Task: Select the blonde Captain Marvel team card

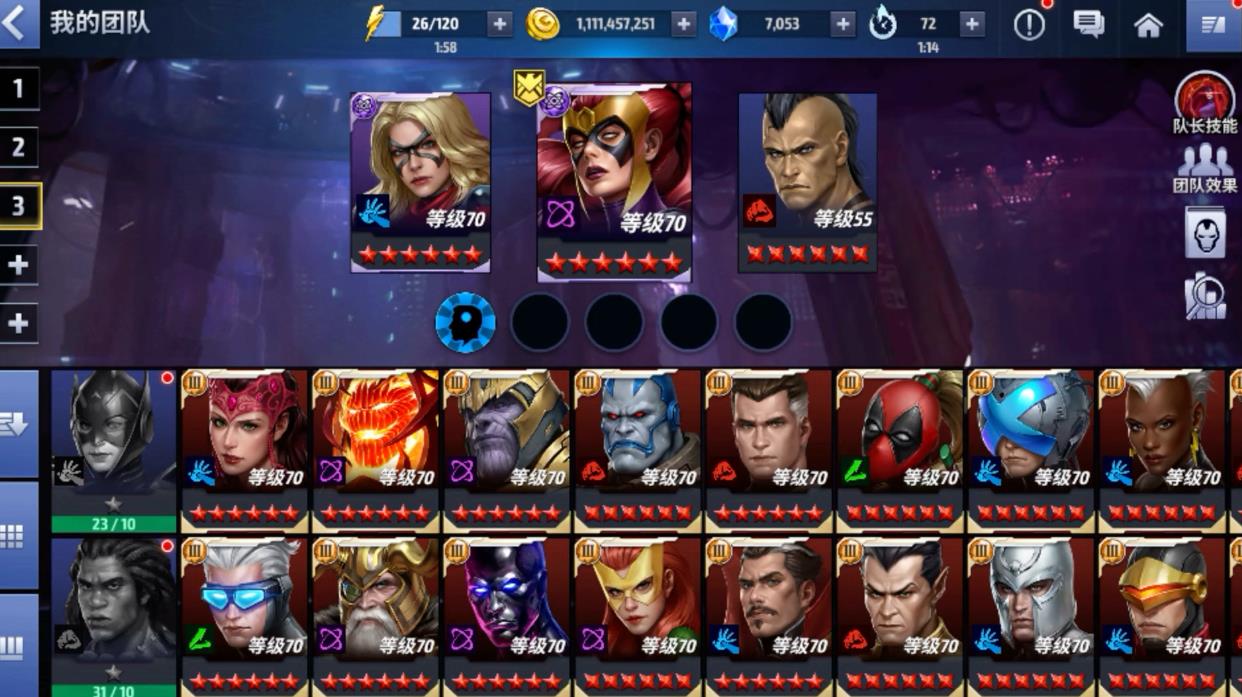Action: click(421, 180)
